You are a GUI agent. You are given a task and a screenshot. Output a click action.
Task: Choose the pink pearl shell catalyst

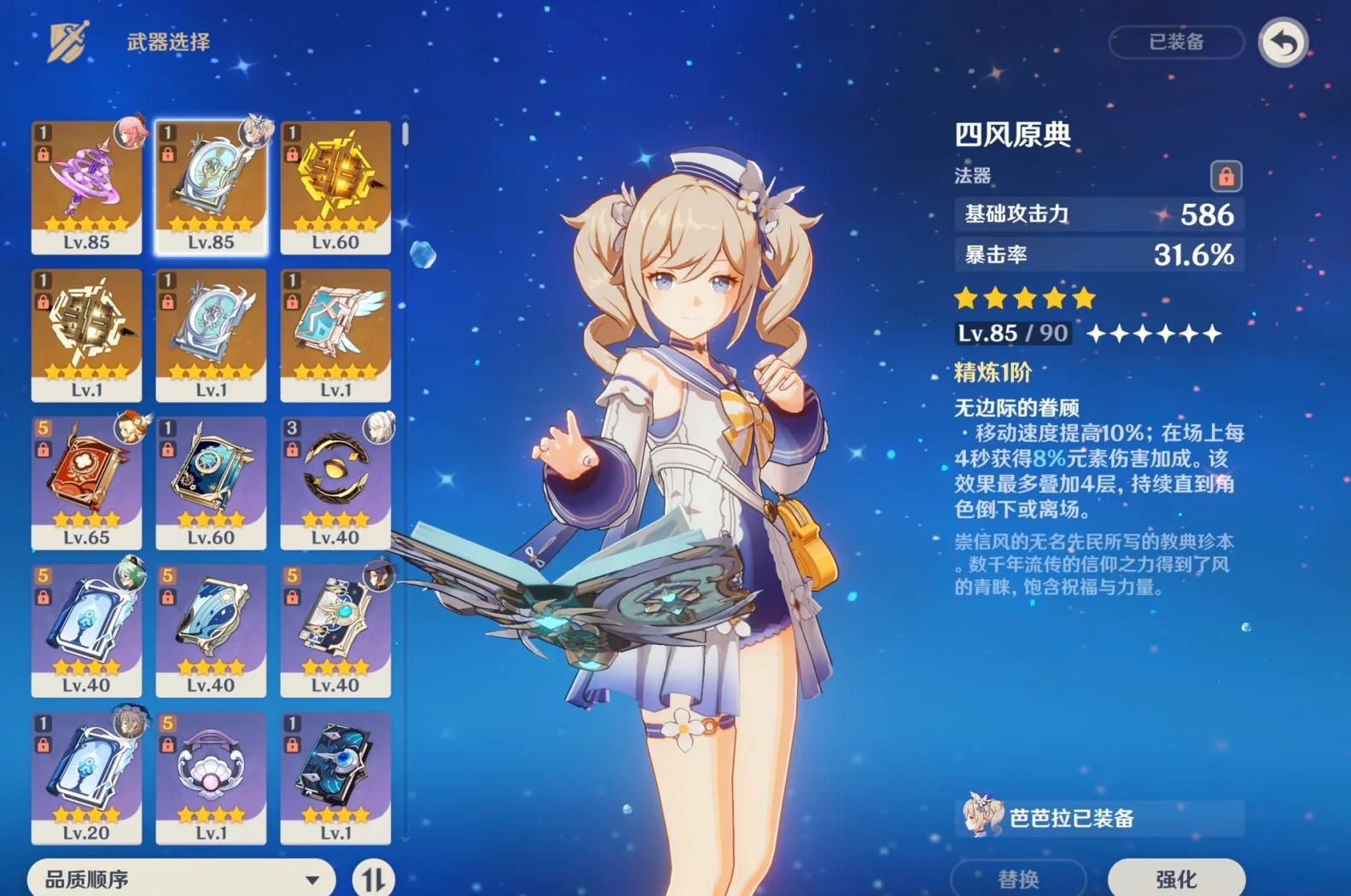pyautogui.click(x=211, y=777)
